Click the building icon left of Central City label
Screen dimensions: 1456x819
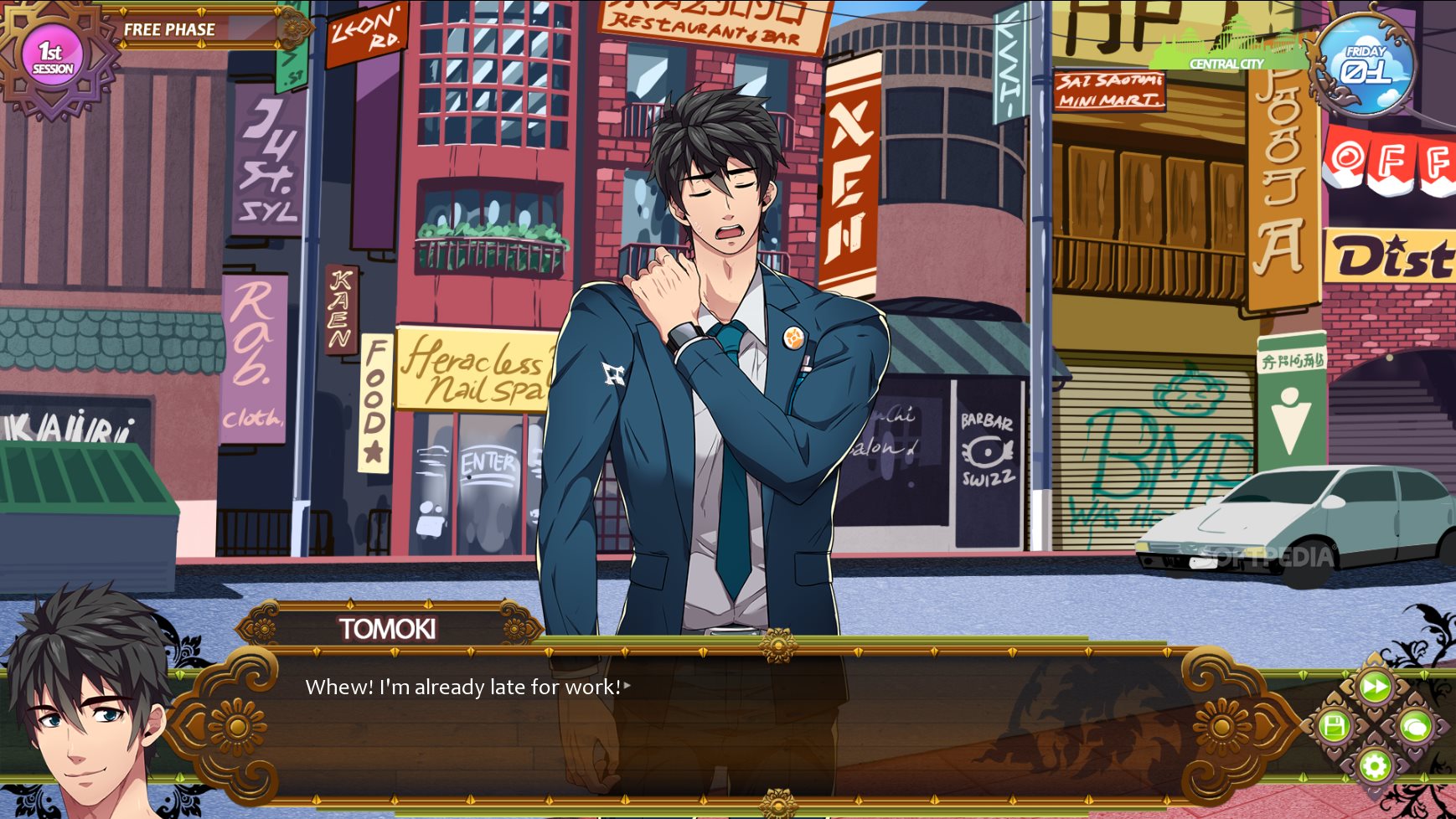pyautogui.click(x=1188, y=38)
